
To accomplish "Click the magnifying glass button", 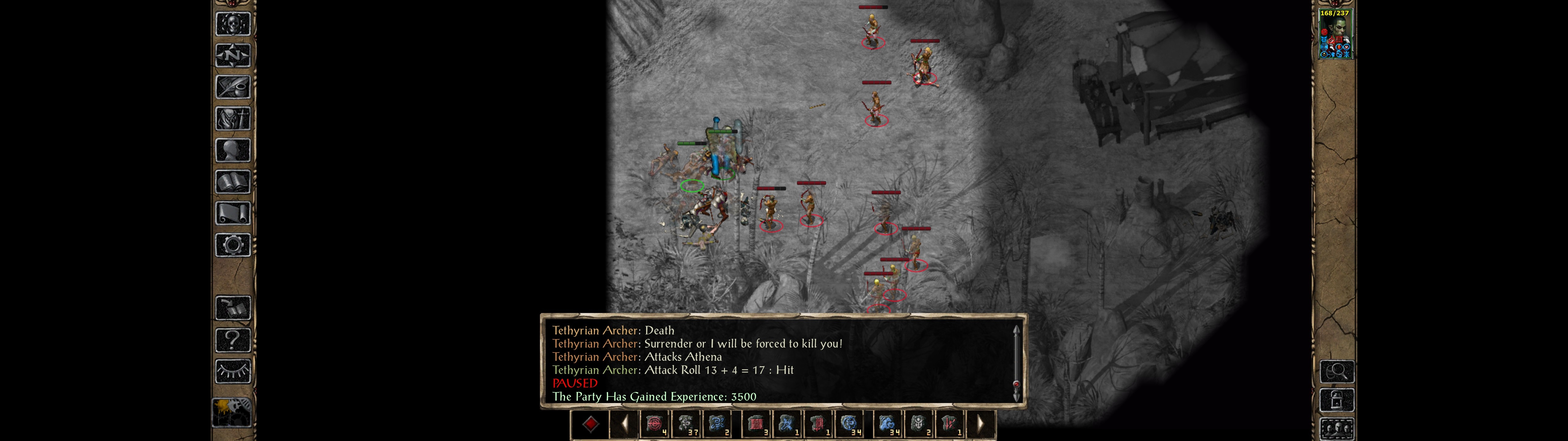I will [x=1336, y=371].
